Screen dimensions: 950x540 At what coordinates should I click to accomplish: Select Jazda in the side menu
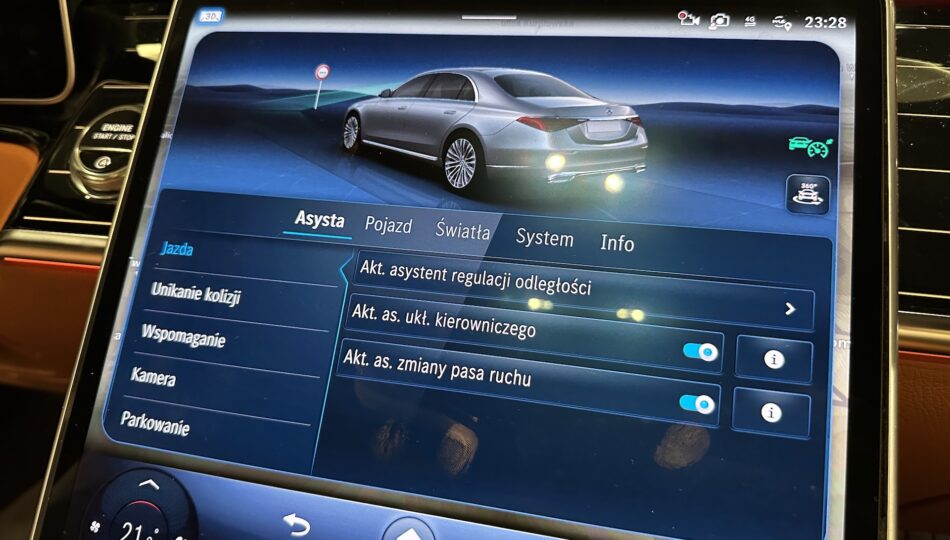(x=177, y=250)
